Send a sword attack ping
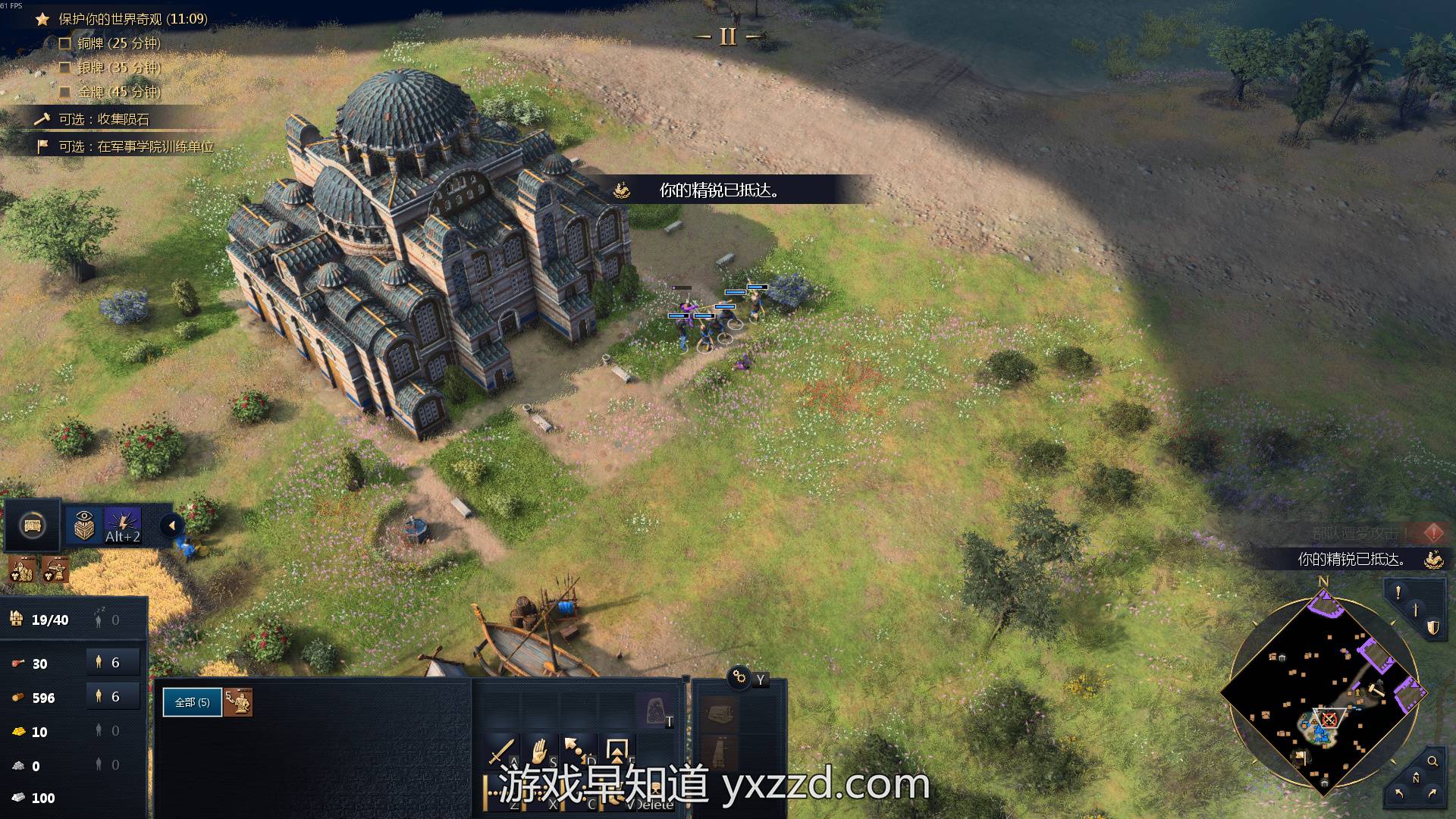 1415,610
